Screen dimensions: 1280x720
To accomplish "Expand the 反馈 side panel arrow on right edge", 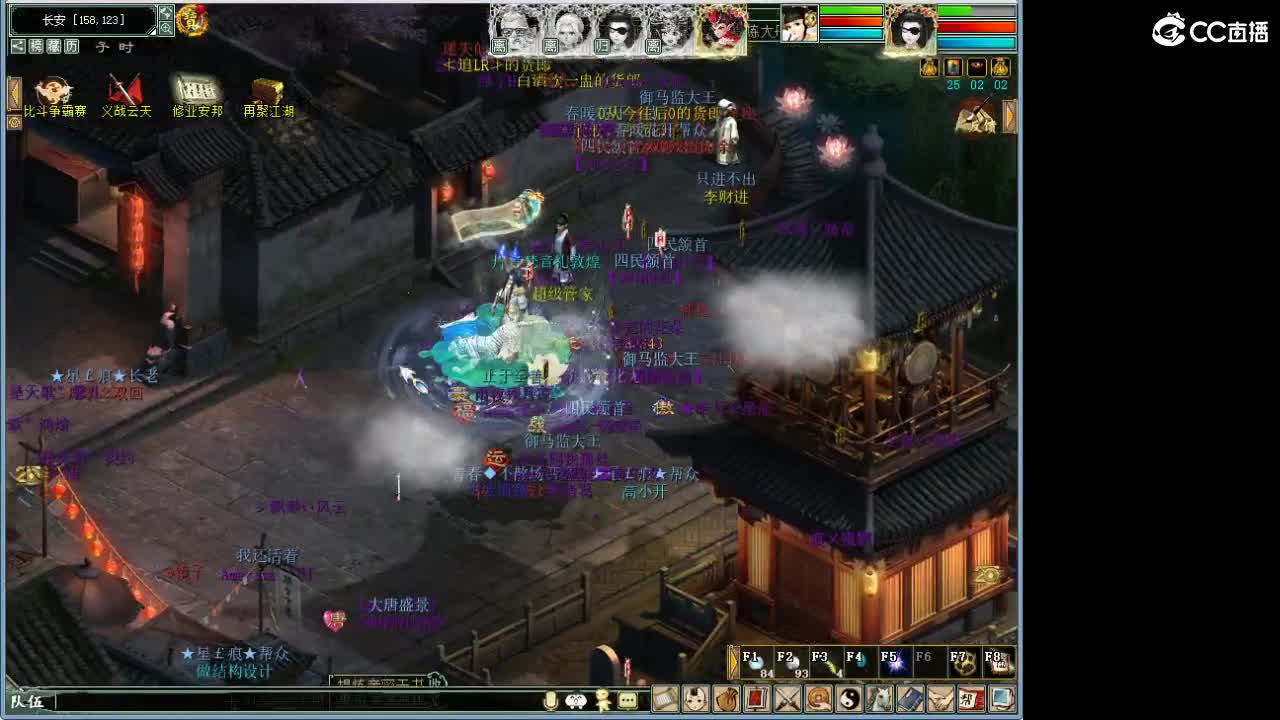I will 1008,116.
